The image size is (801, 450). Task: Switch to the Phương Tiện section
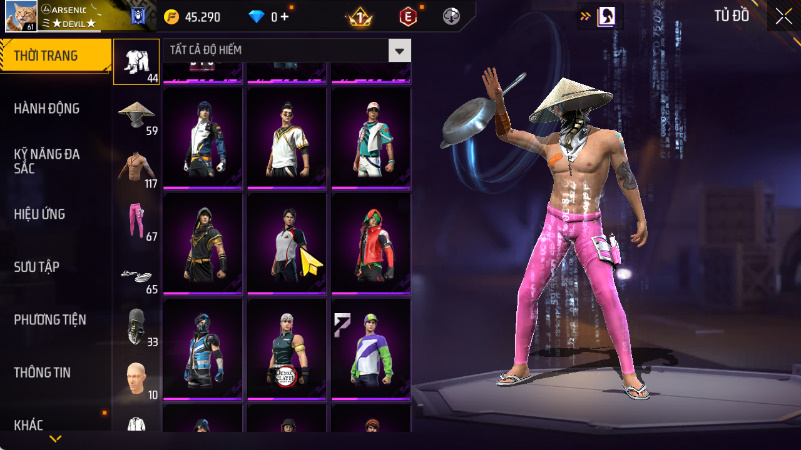pyautogui.click(x=50, y=320)
